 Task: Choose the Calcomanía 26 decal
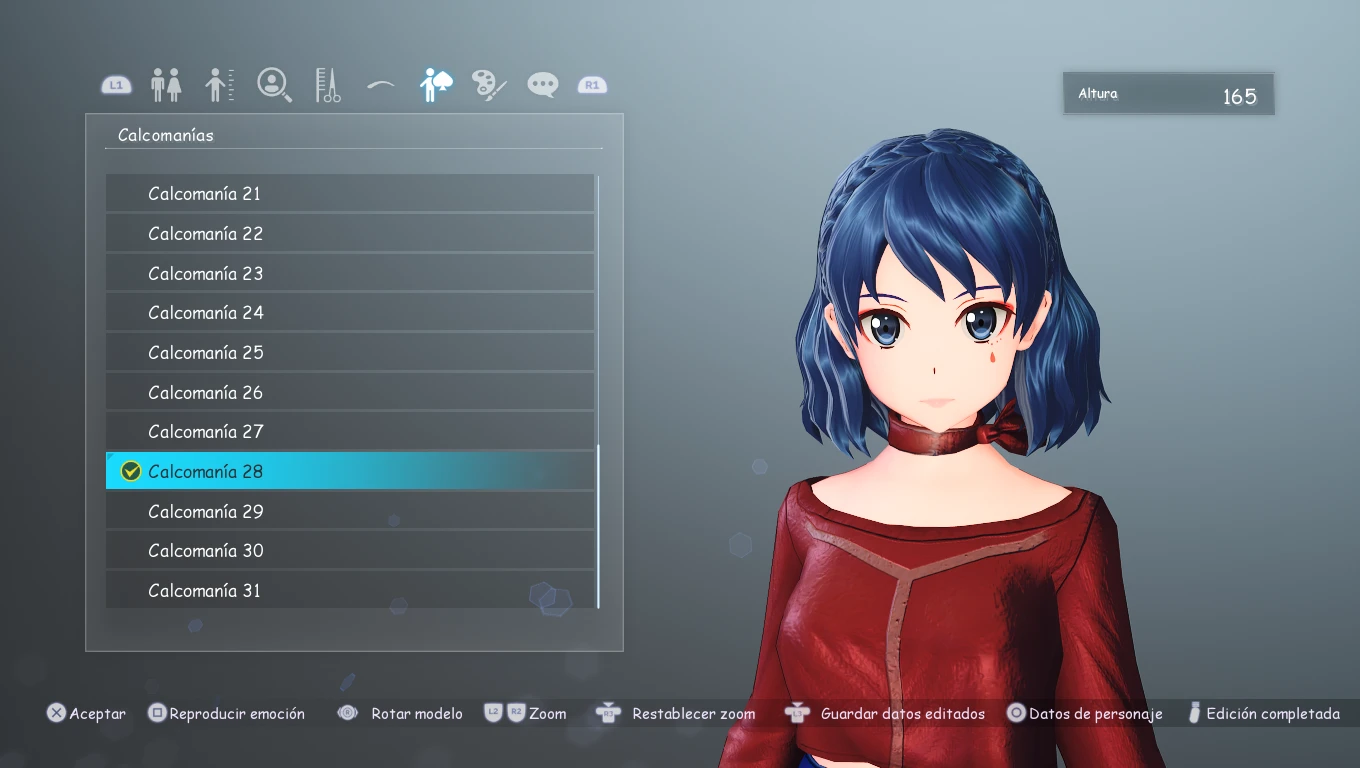[350, 392]
